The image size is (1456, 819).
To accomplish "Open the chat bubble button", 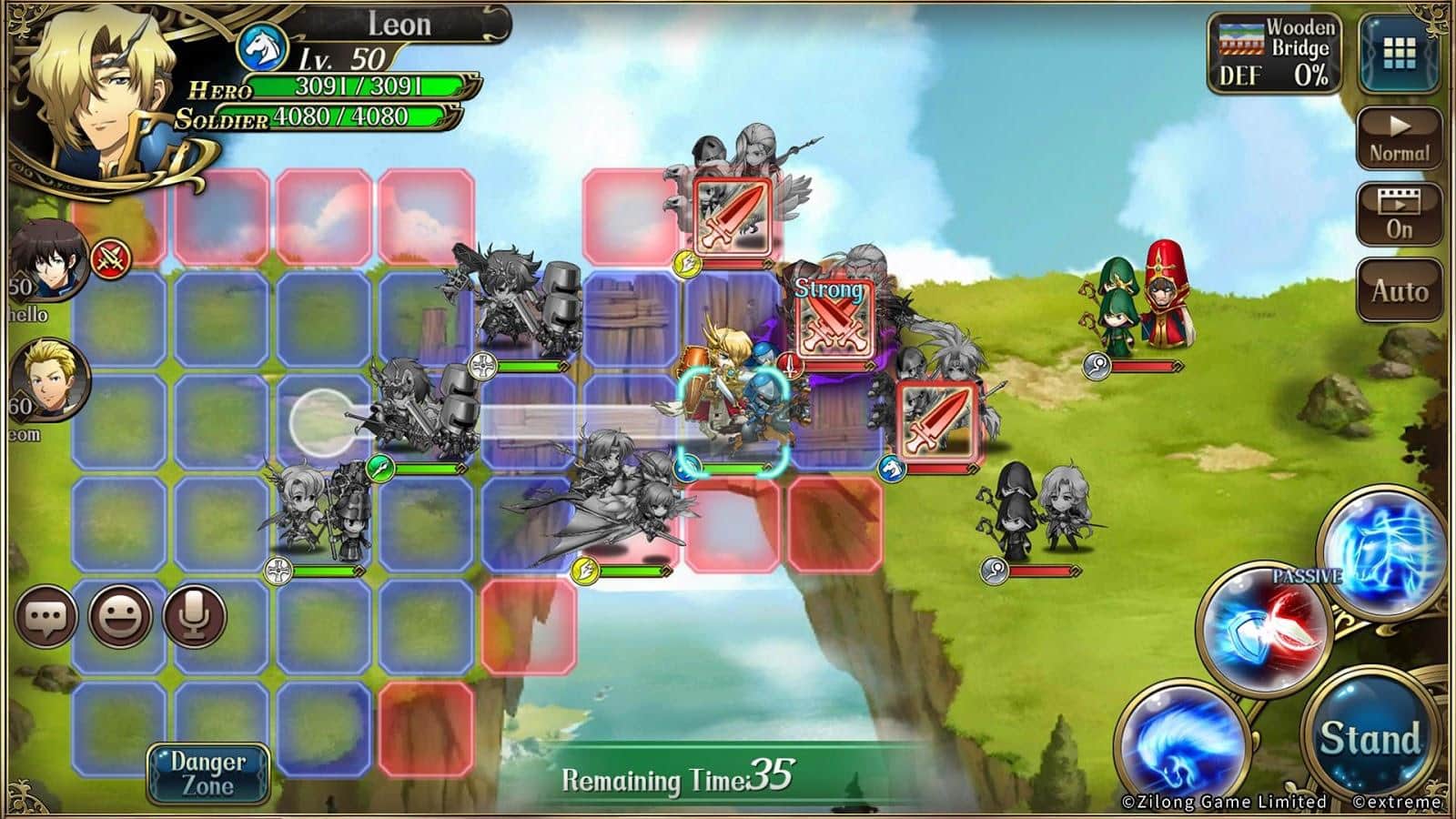I will tap(46, 617).
